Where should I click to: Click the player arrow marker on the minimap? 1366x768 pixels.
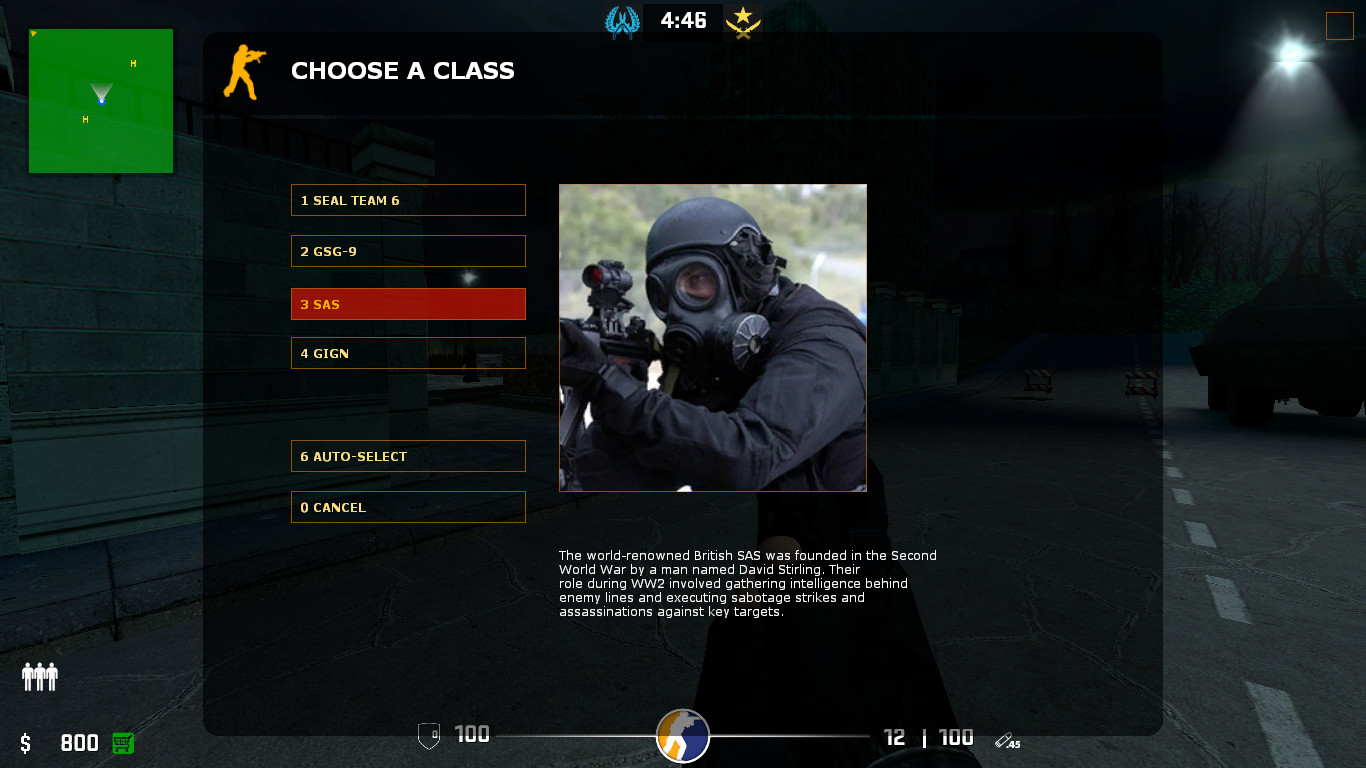point(101,98)
